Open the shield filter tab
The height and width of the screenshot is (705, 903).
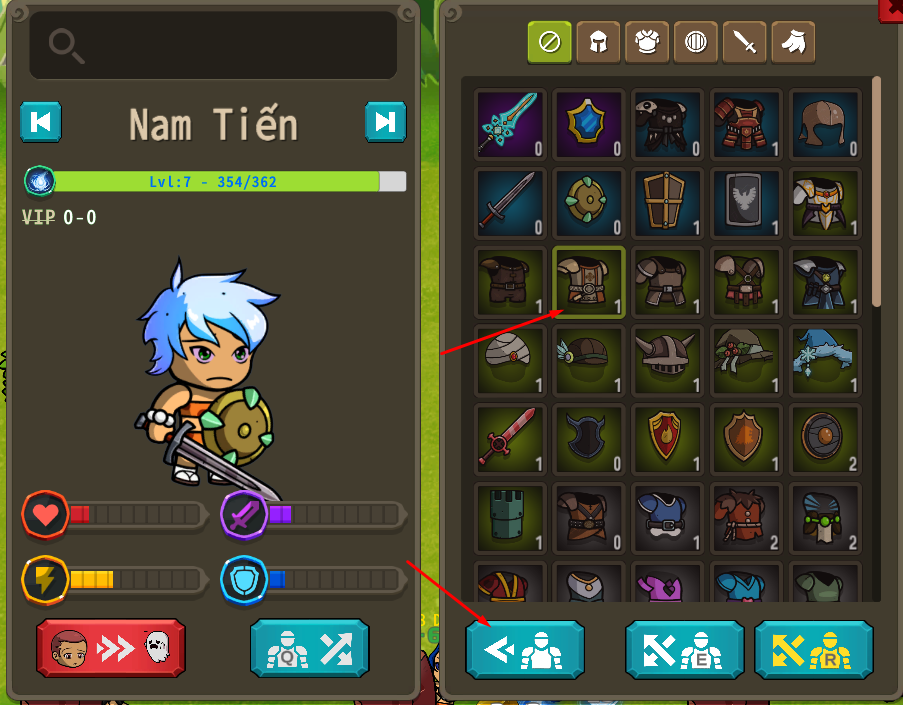tap(696, 42)
